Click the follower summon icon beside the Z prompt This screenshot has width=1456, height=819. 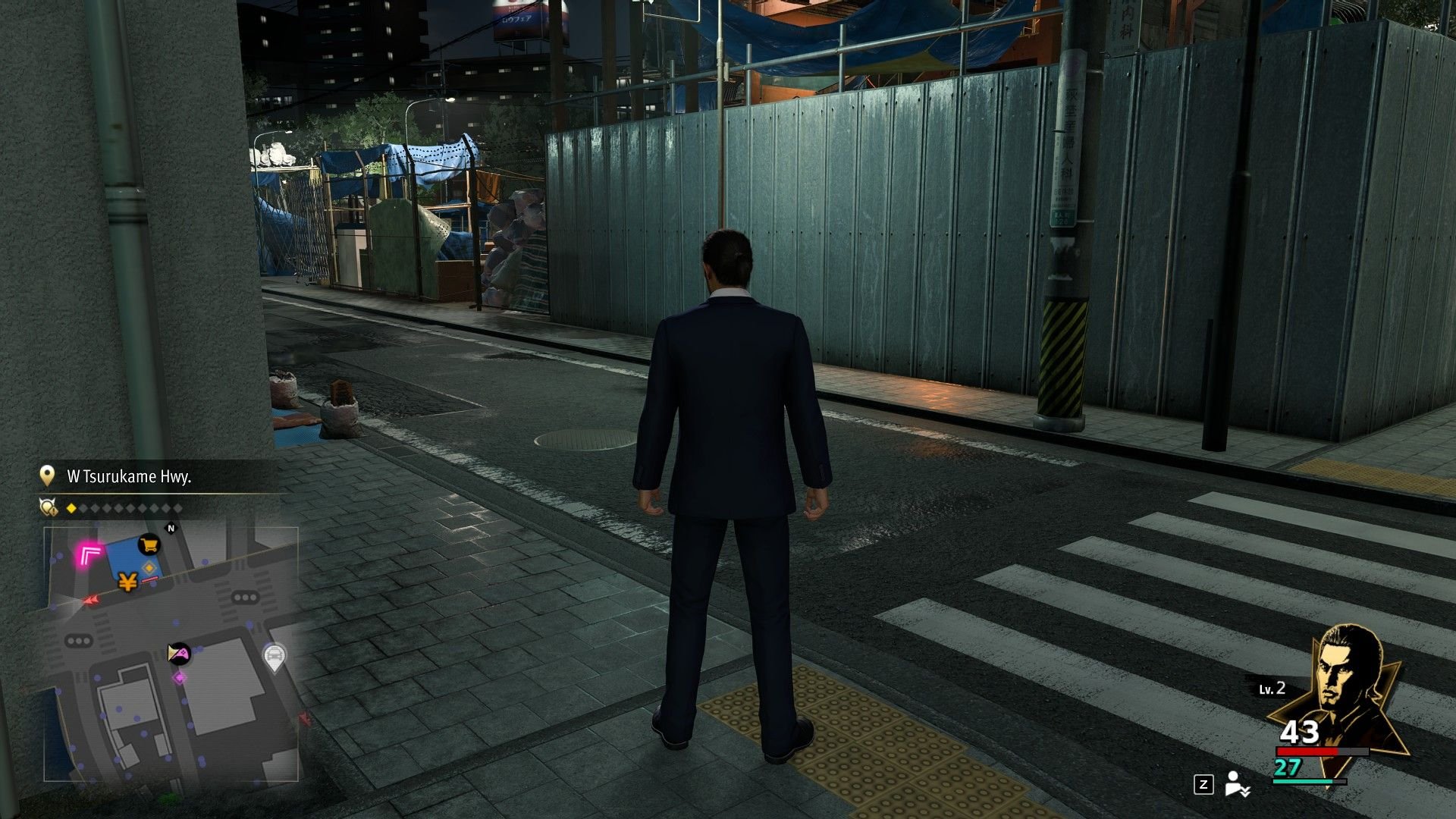click(x=1236, y=786)
